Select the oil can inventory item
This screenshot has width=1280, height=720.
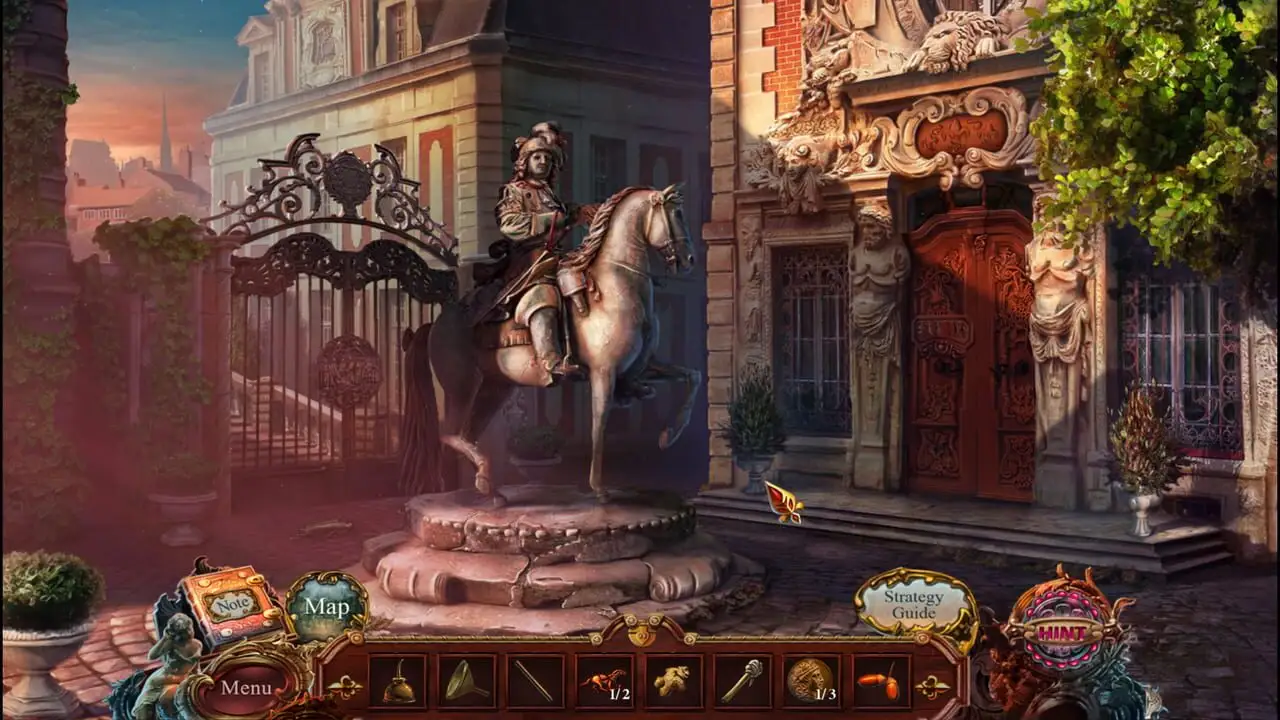pos(398,682)
